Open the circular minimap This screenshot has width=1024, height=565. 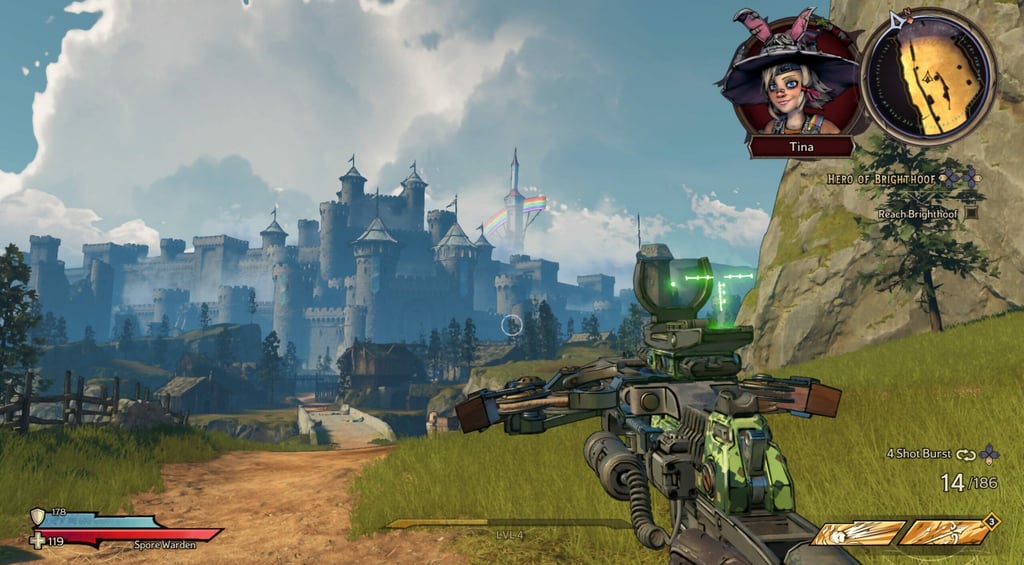(928, 77)
